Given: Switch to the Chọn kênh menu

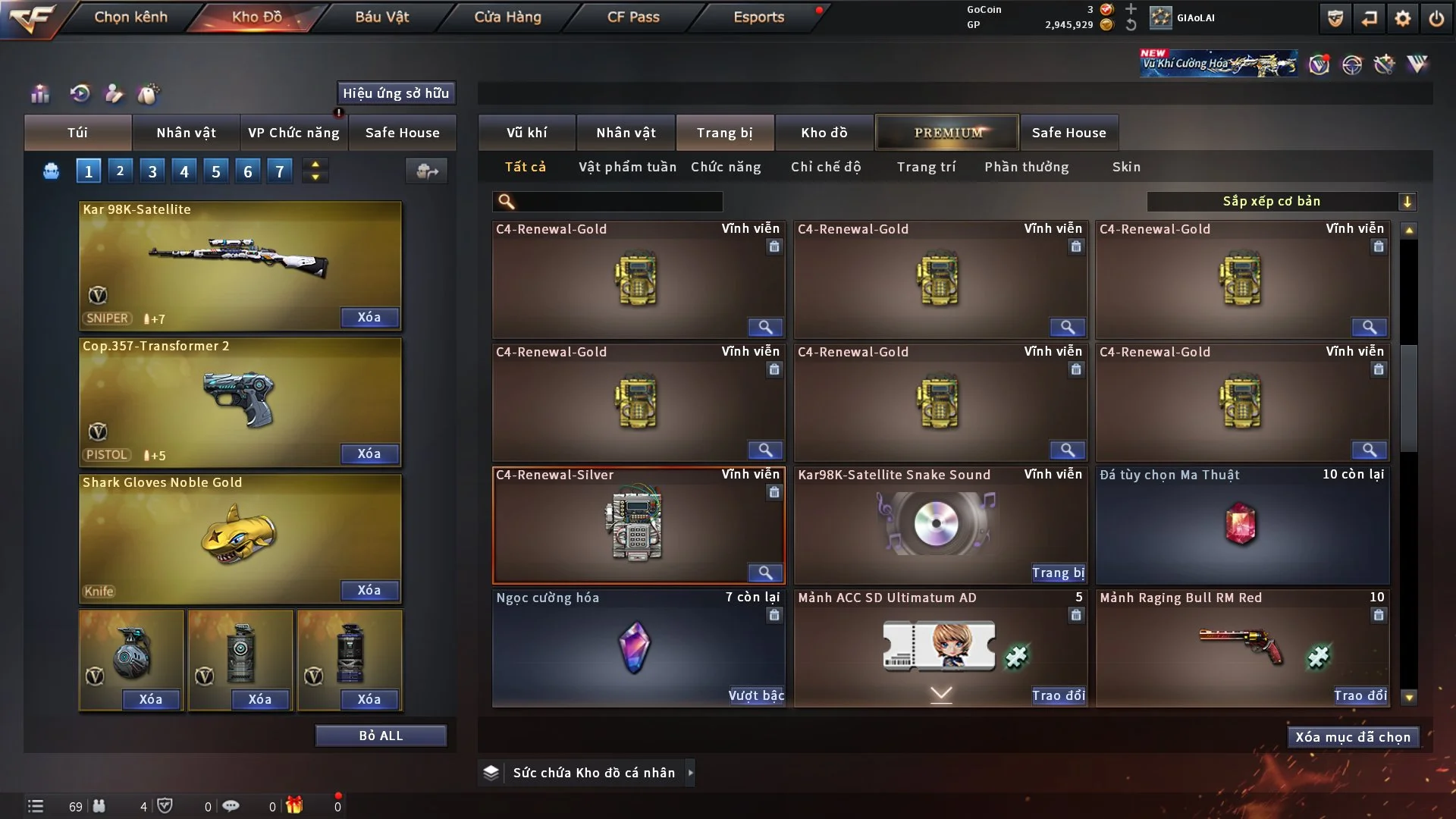Looking at the screenshot, I should pos(130,17).
